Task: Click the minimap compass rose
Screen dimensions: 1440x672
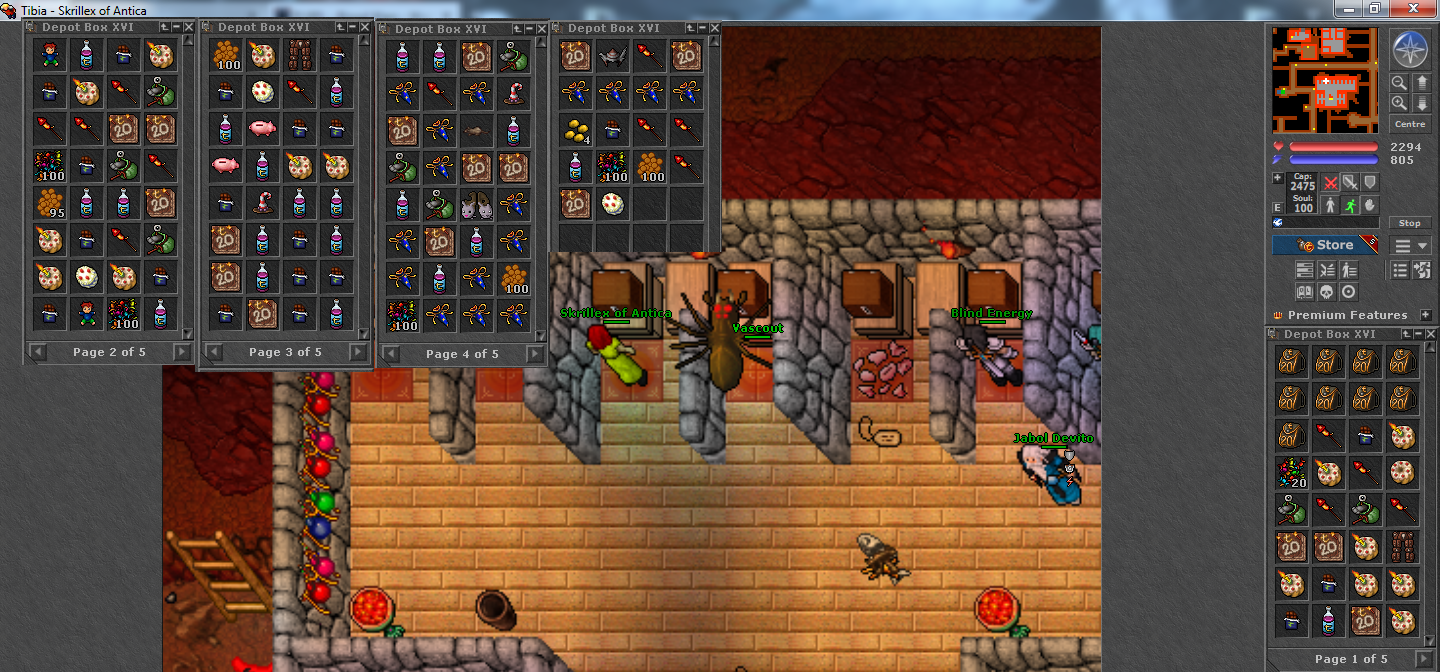Action: [x=1409, y=49]
